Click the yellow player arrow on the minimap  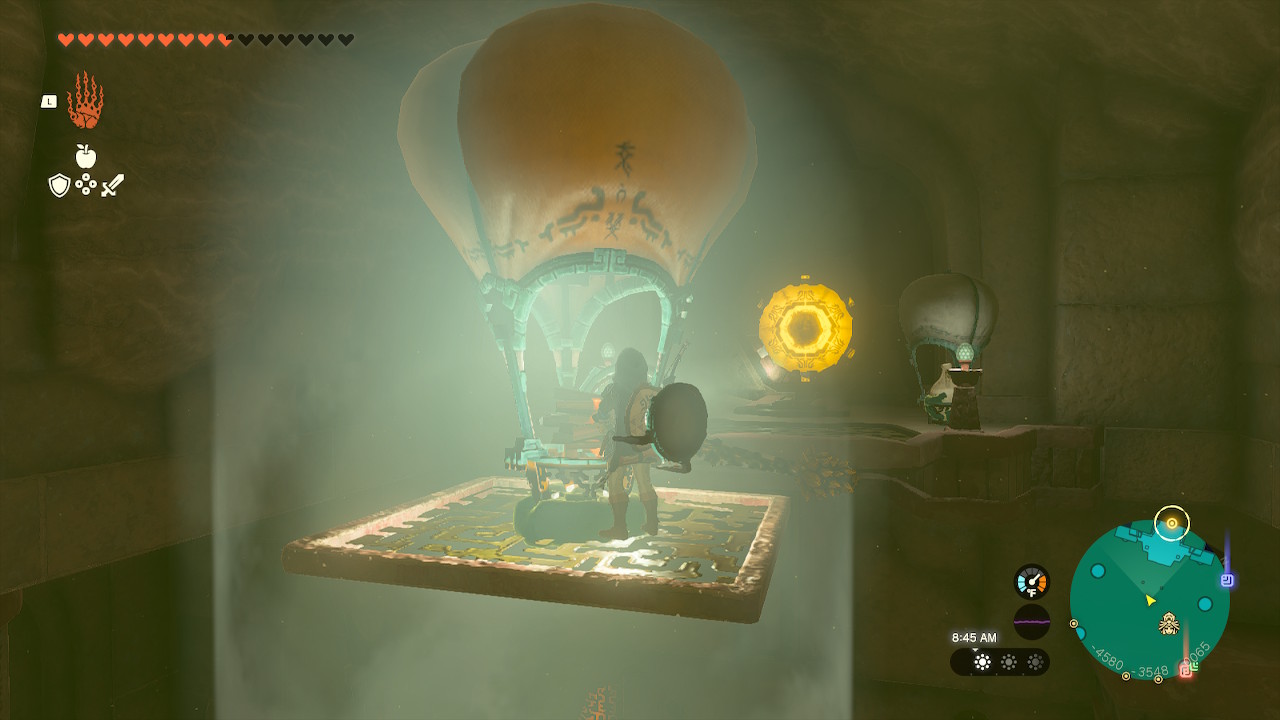point(1149,601)
